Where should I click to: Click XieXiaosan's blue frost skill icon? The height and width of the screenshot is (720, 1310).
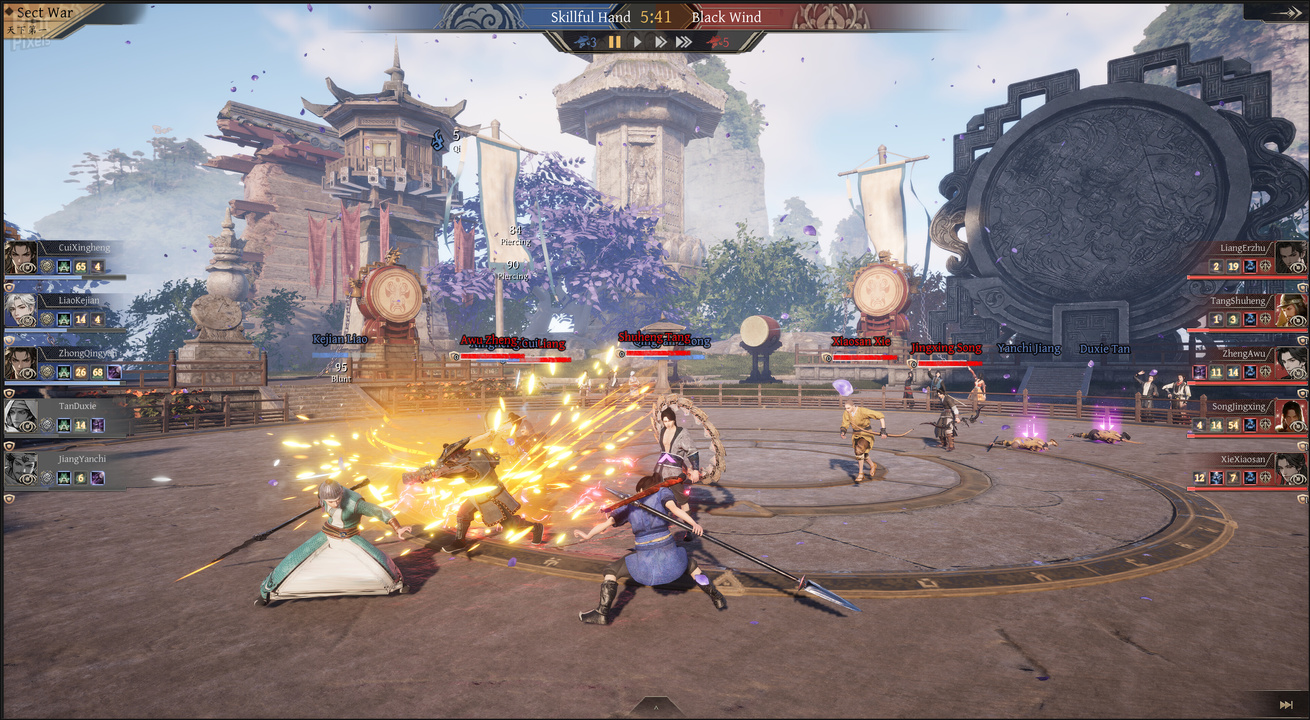1216,476
